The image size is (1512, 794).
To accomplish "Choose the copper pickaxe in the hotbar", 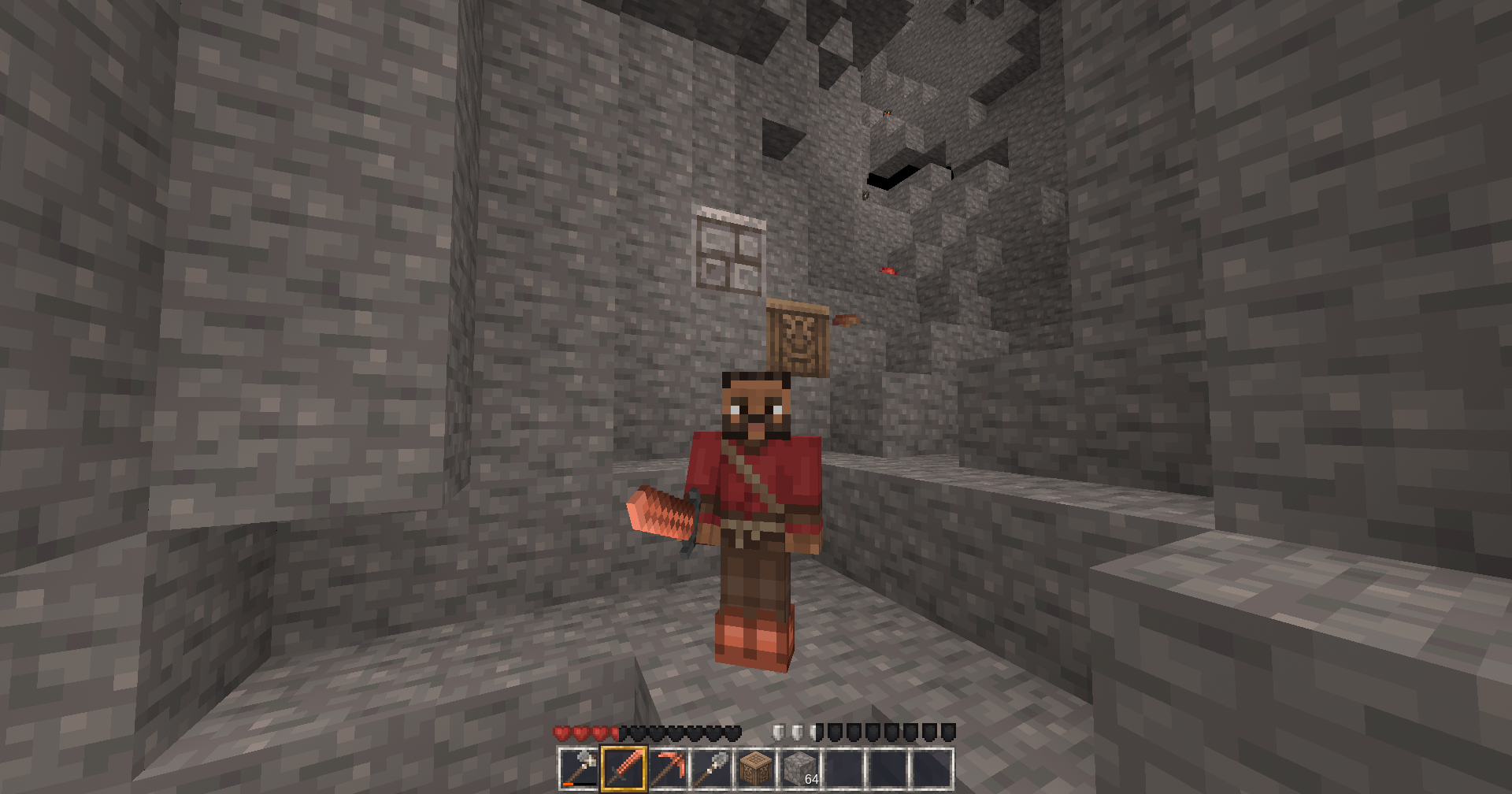I will (x=668, y=768).
